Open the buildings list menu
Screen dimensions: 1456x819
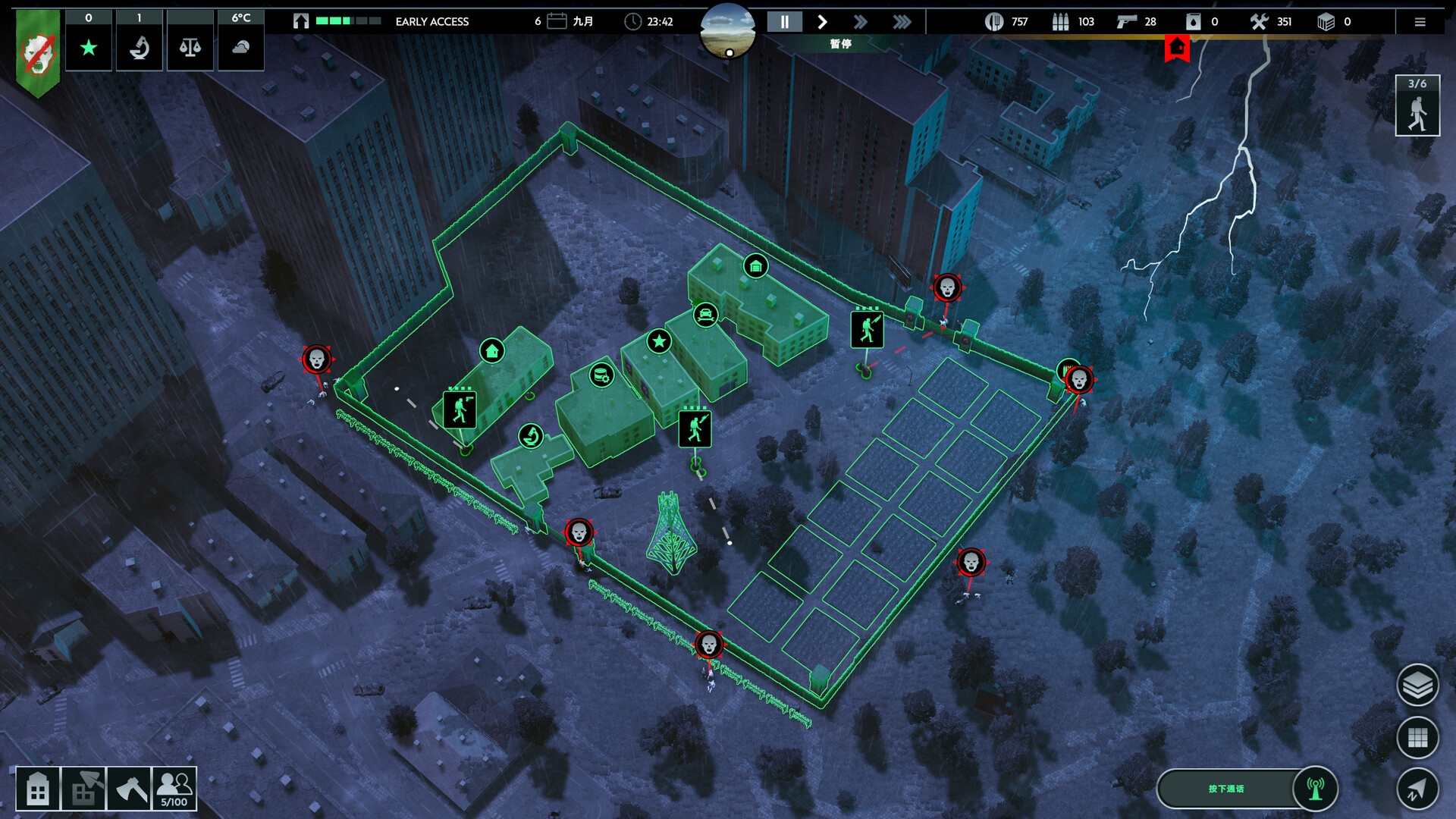click(x=38, y=789)
